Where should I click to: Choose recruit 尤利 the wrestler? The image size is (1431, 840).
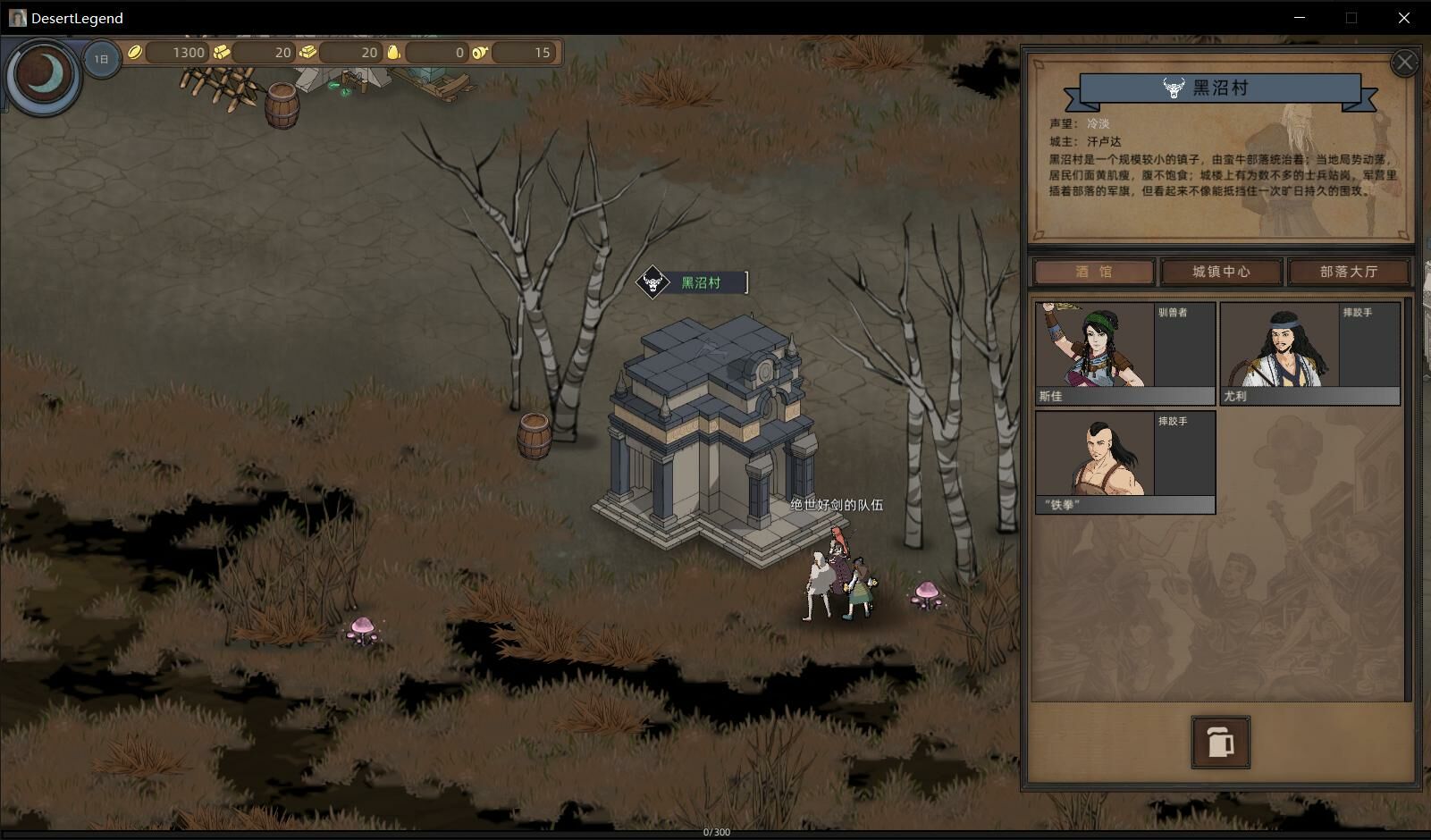1309,353
